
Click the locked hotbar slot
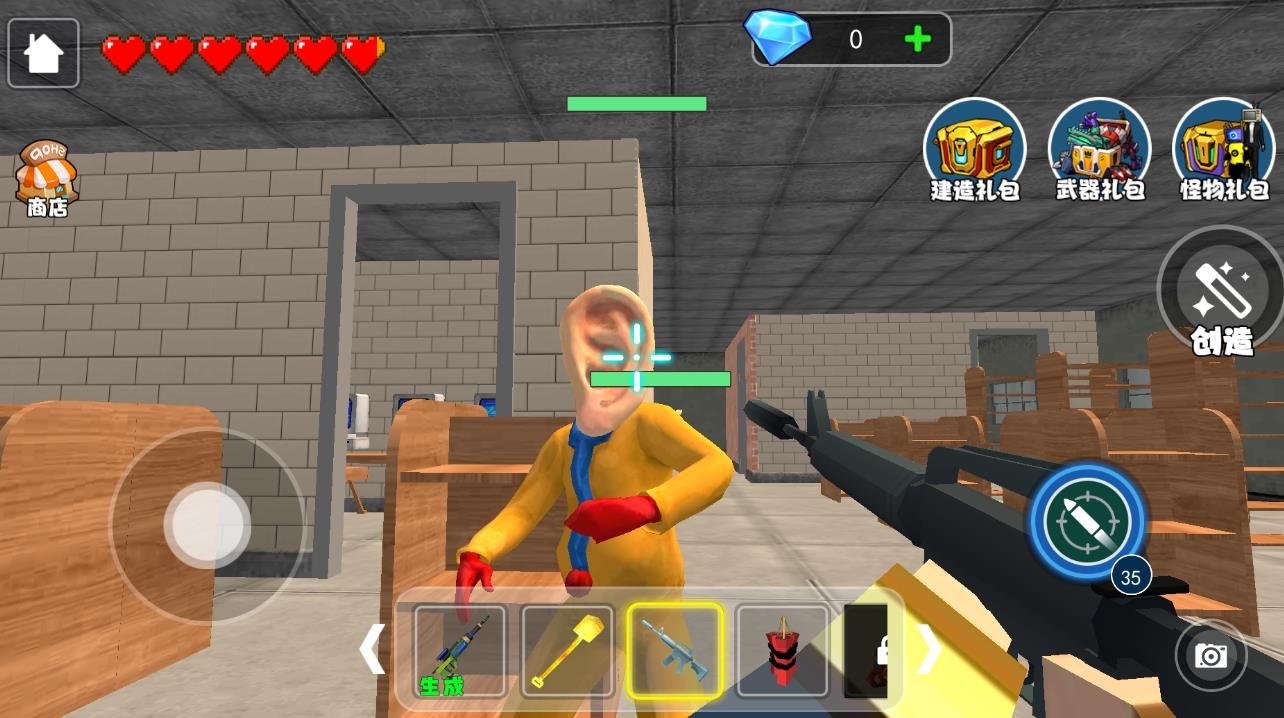(x=866, y=651)
